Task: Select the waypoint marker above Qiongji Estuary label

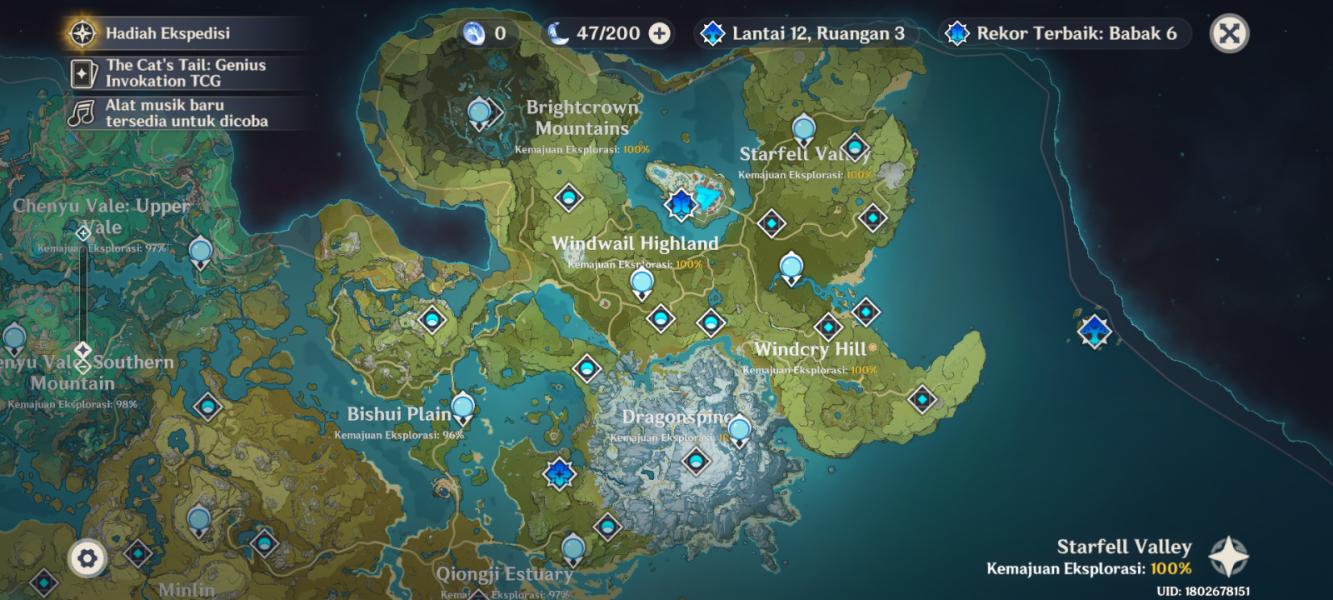Action: [573, 548]
